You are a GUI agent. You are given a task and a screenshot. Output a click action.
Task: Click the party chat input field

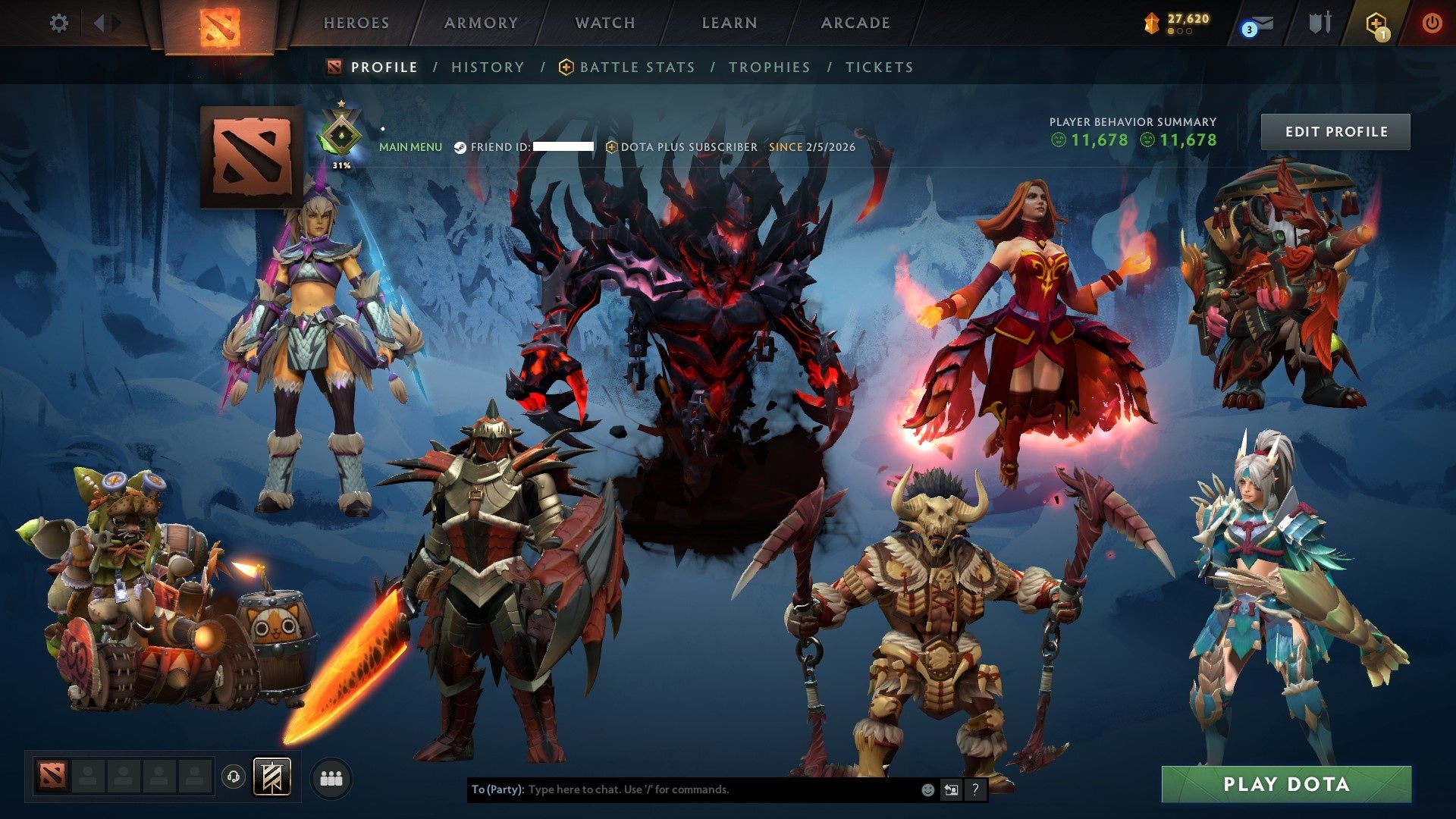tap(682, 789)
